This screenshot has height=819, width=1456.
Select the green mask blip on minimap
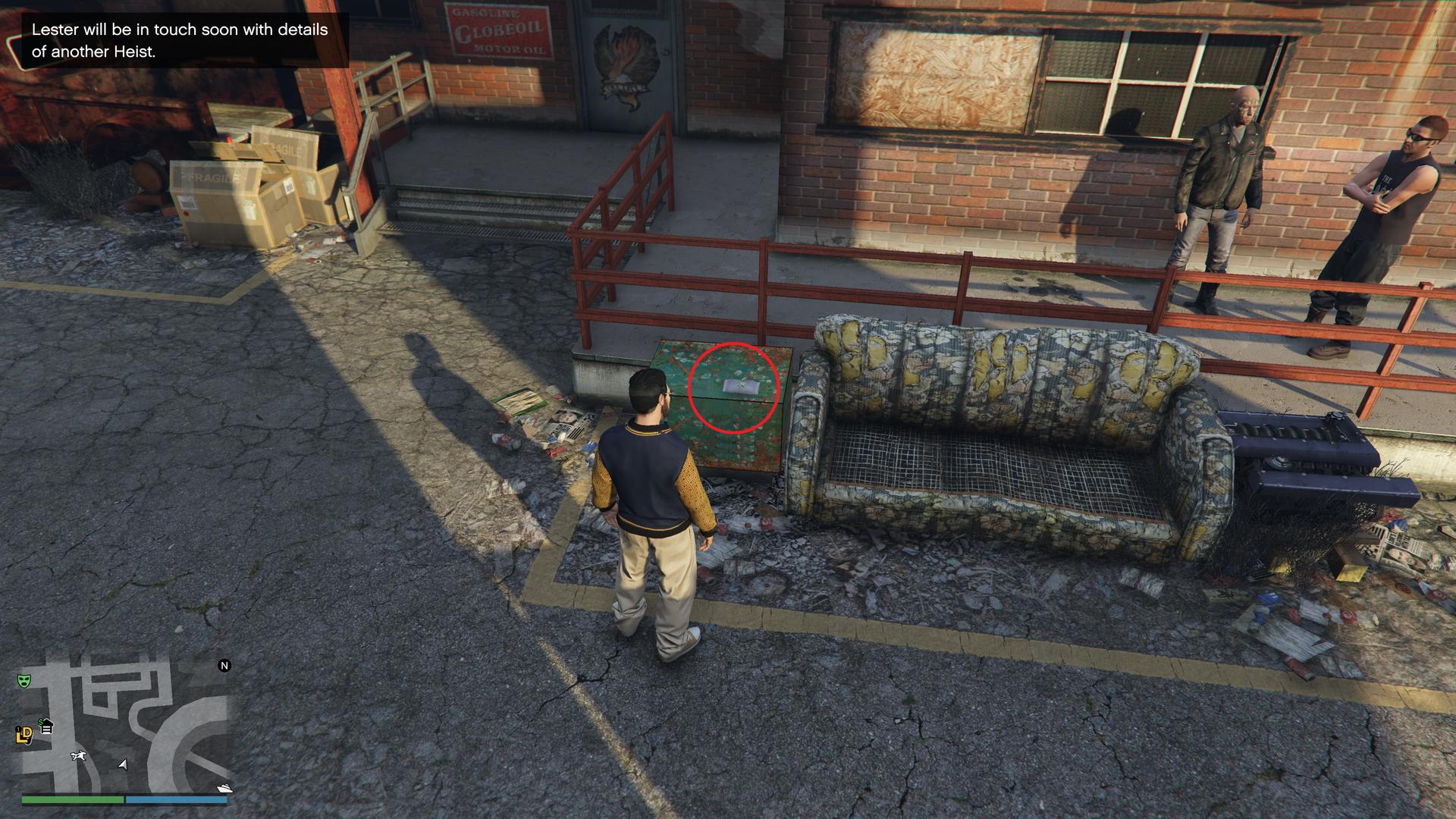coord(23,680)
